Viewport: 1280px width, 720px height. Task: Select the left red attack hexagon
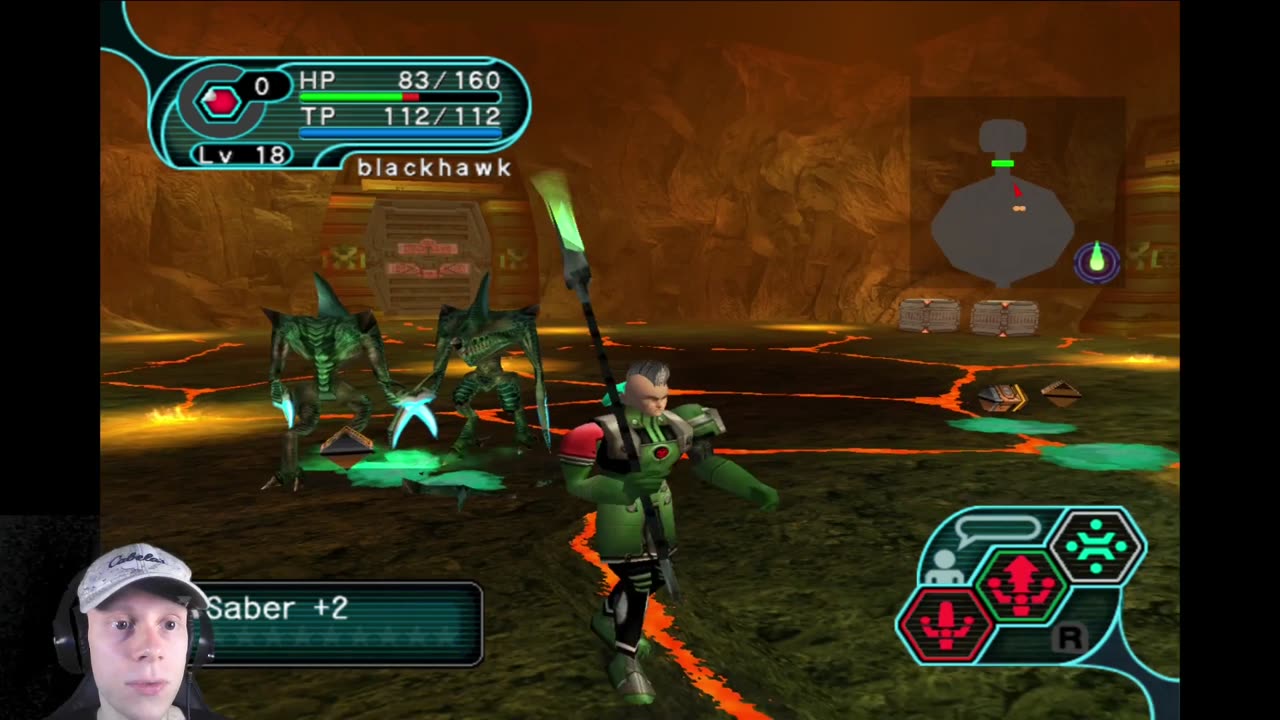946,625
